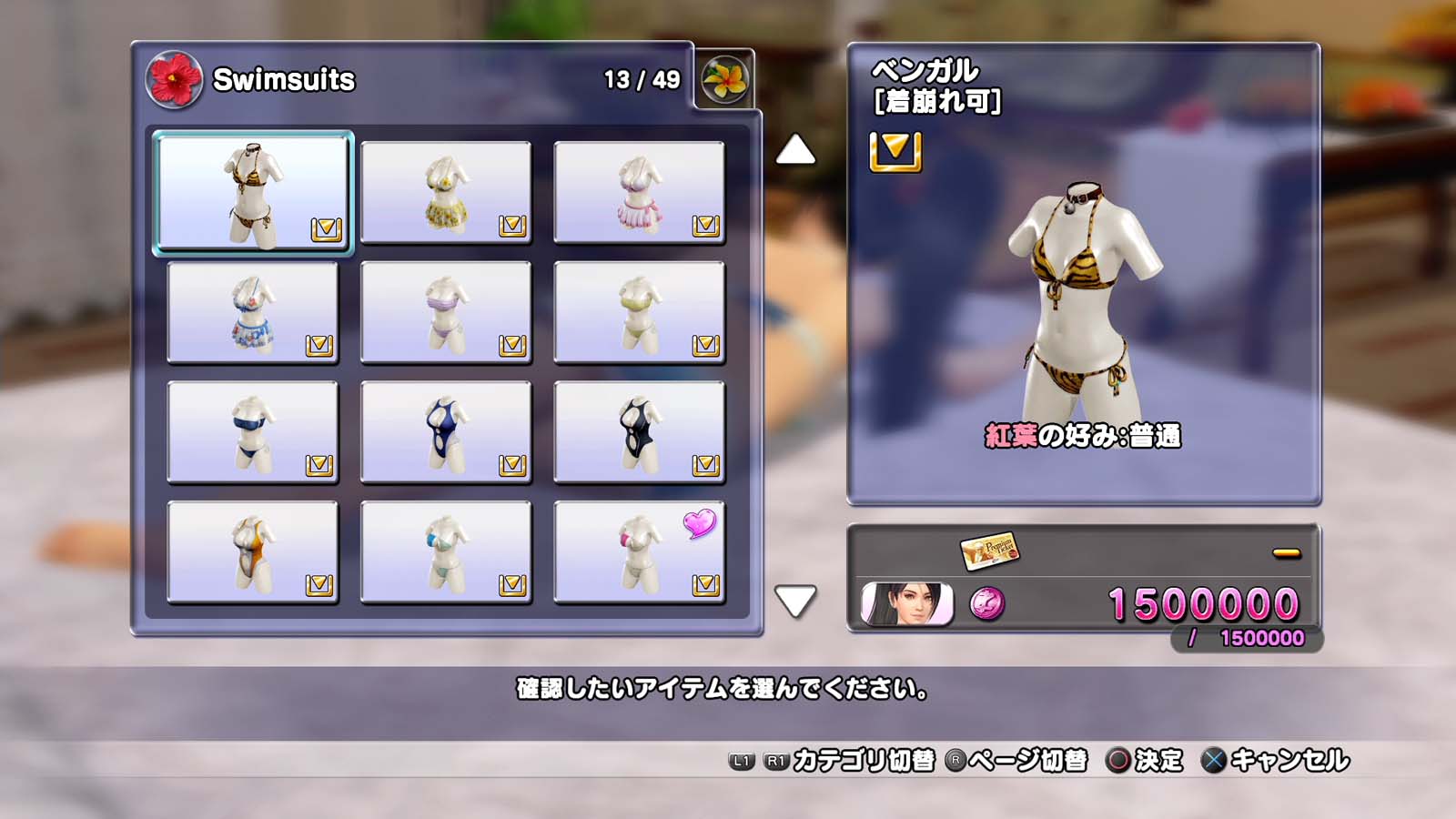Screen dimensions: 1456x819
Task: Go to the previous swimsuit page arrow
Action: (x=795, y=150)
